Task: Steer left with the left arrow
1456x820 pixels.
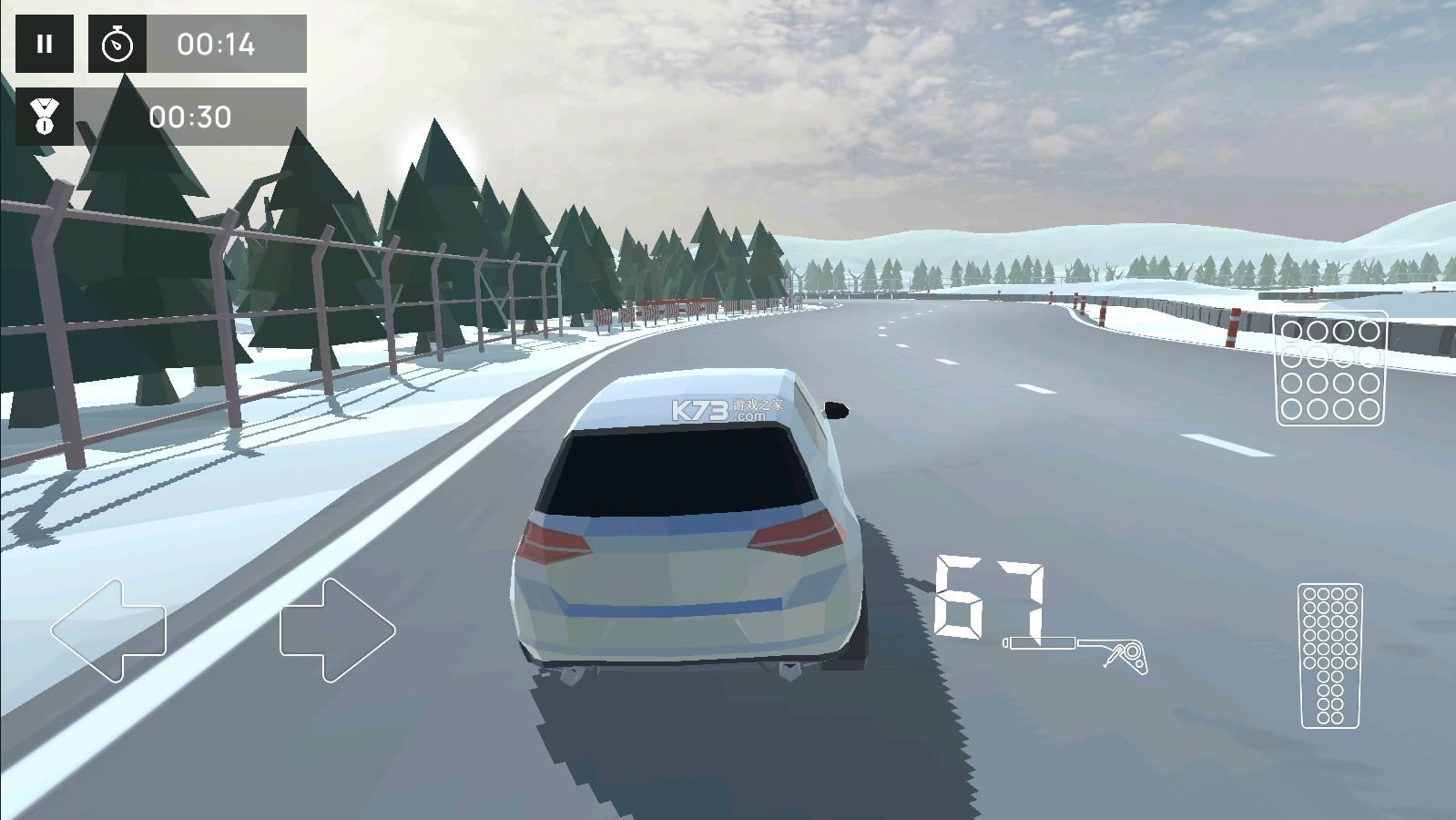Action: 108,630
